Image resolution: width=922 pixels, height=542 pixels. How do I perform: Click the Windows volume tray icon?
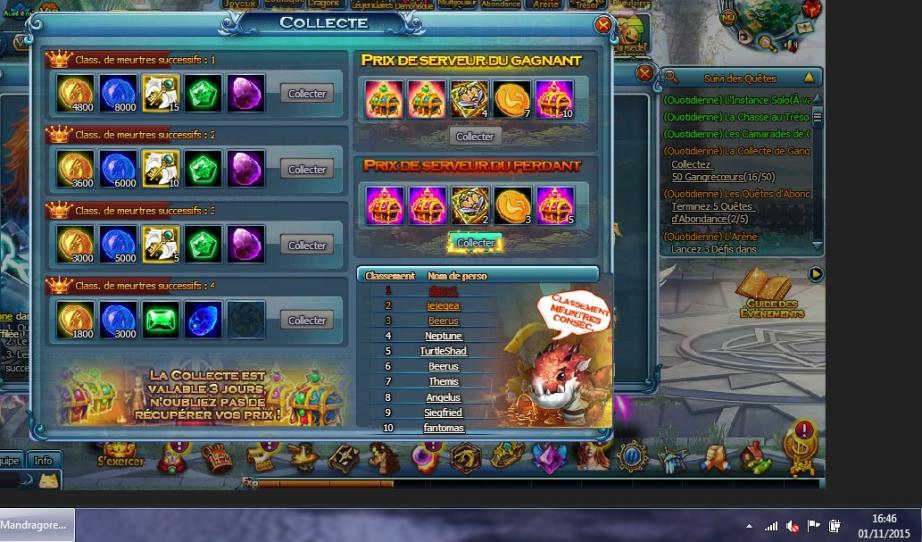pyautogui.click(x=792, y=525)
